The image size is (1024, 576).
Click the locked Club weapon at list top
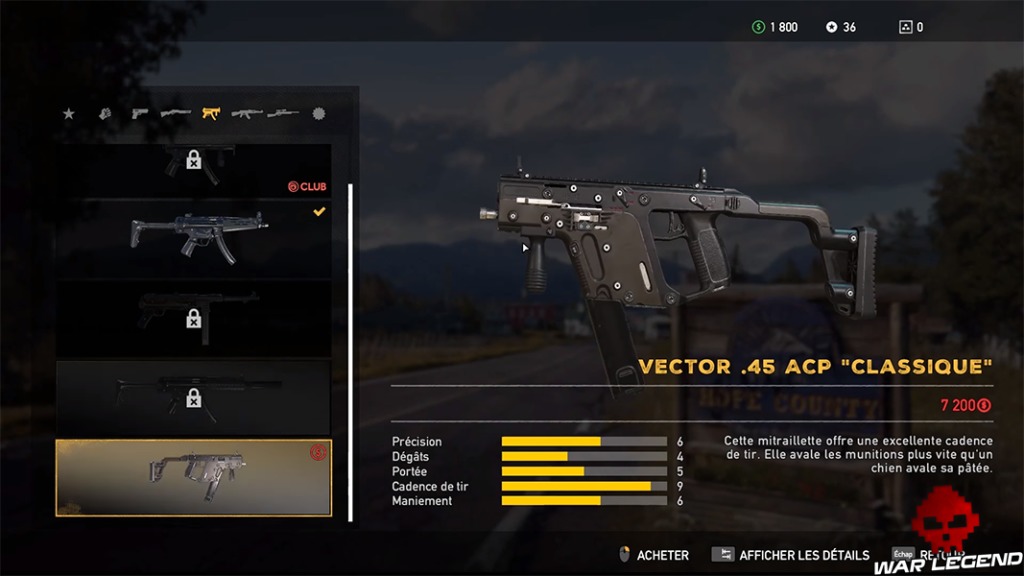point(194,166)
